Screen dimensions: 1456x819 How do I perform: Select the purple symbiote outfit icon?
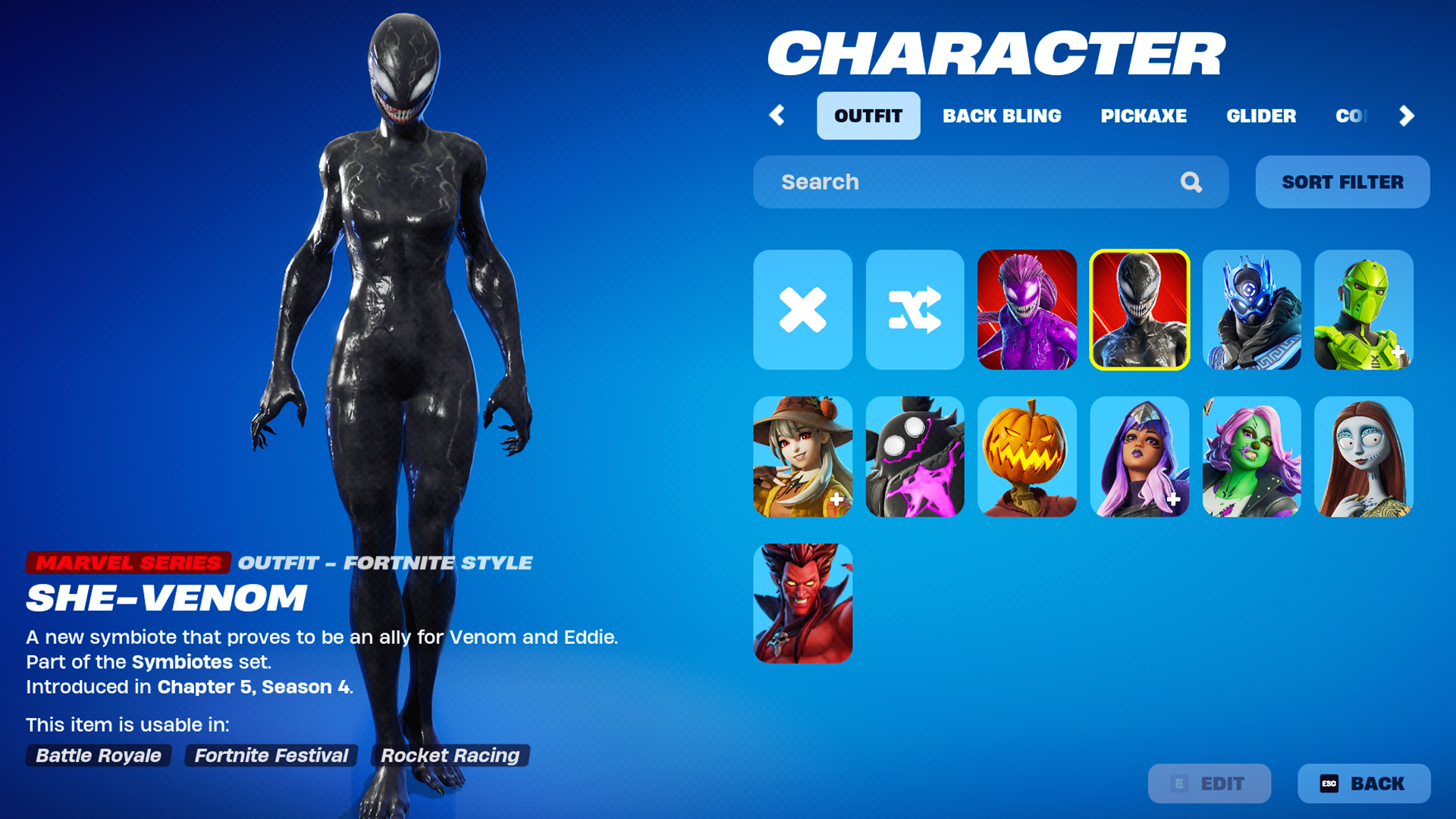pos(1027,309)
